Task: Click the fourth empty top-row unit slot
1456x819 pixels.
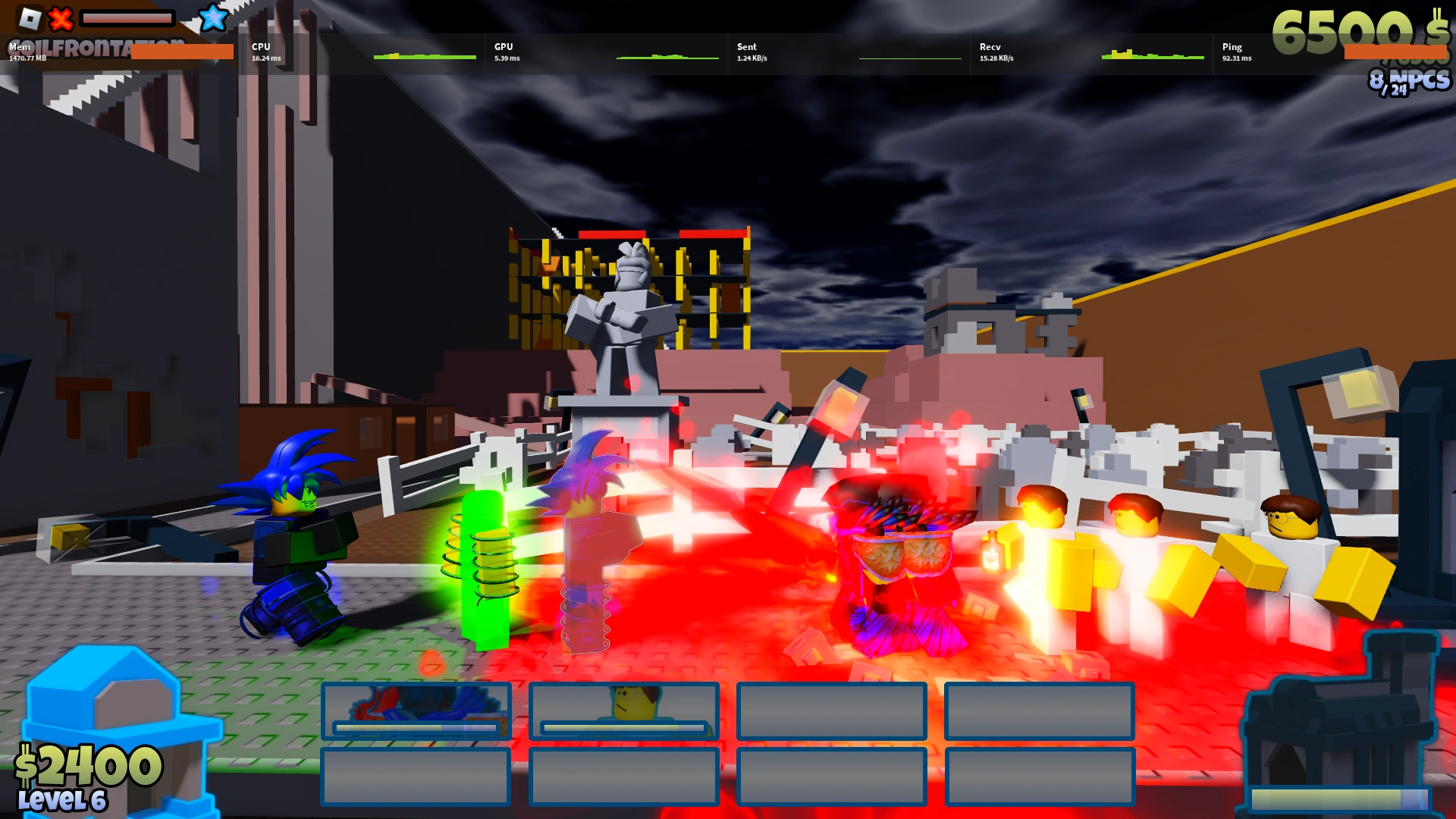Action: click(1038, 712)
